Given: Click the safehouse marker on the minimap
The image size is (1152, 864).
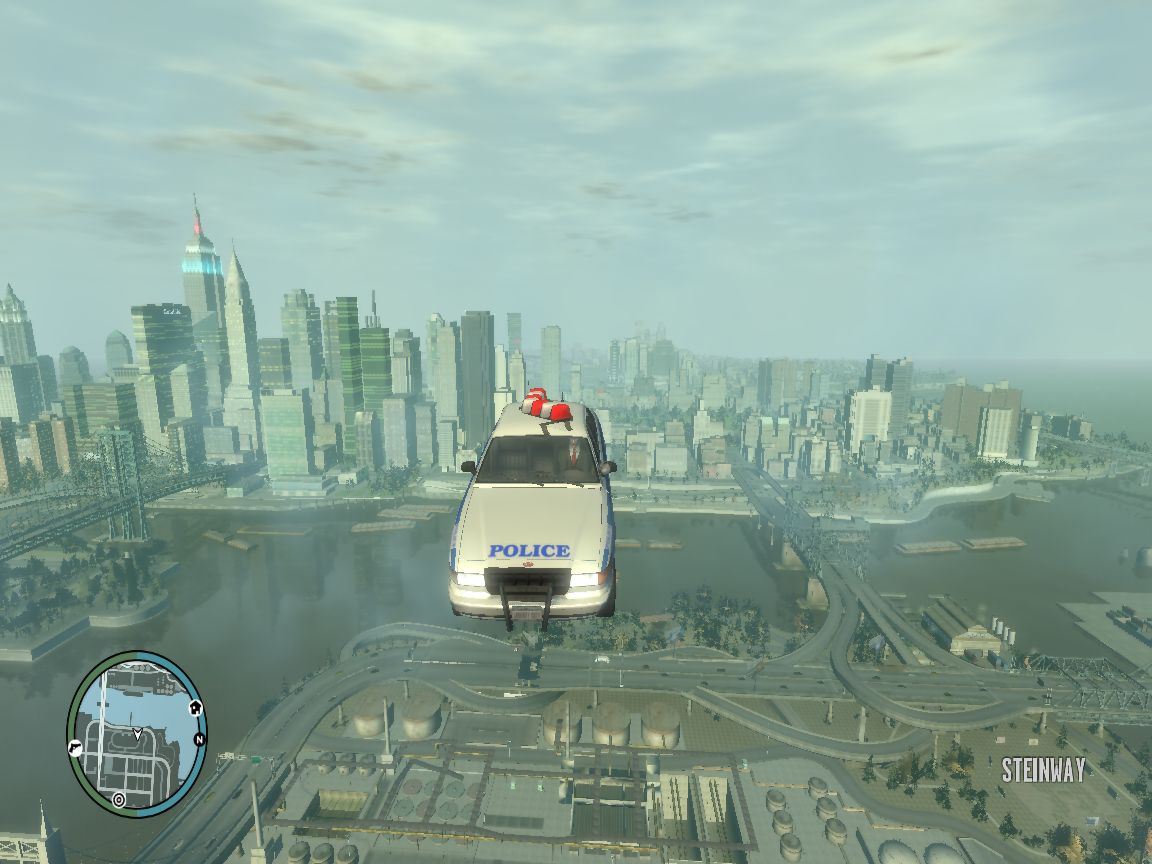Looking at the screenshot, I should point(195,708).
